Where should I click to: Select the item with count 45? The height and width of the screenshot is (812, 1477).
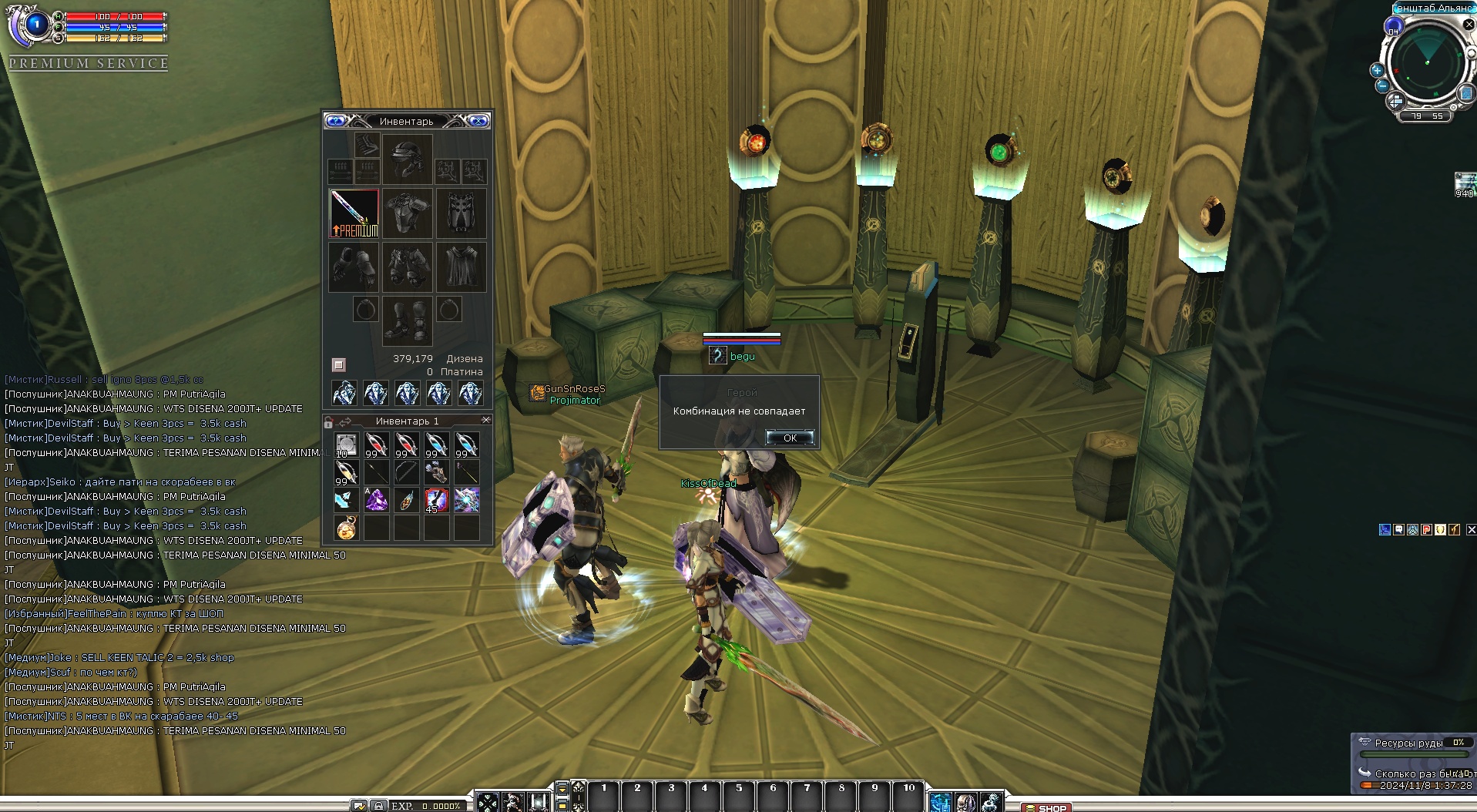(x=436, y=500)
